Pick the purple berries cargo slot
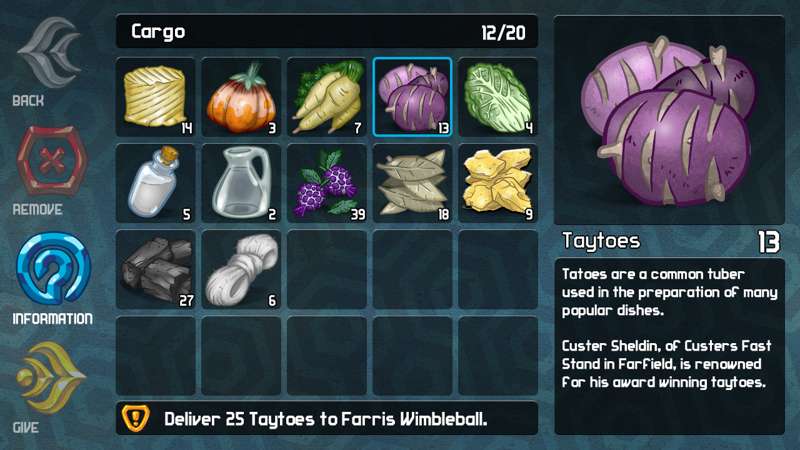 [x=327, y=184]
